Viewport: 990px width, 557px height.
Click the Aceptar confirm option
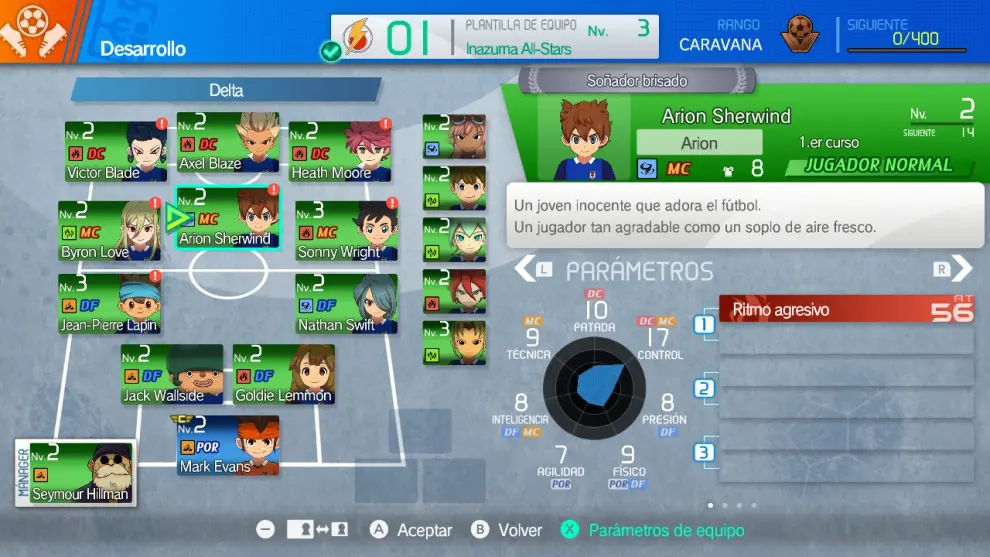tap(411, 530)
